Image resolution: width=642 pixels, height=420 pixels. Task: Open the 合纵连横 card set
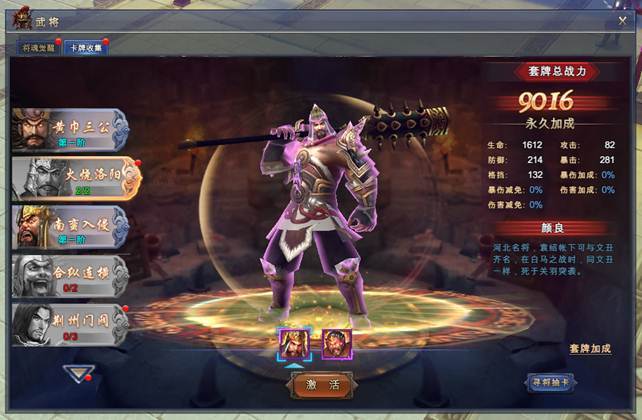(x=72, y=275)
